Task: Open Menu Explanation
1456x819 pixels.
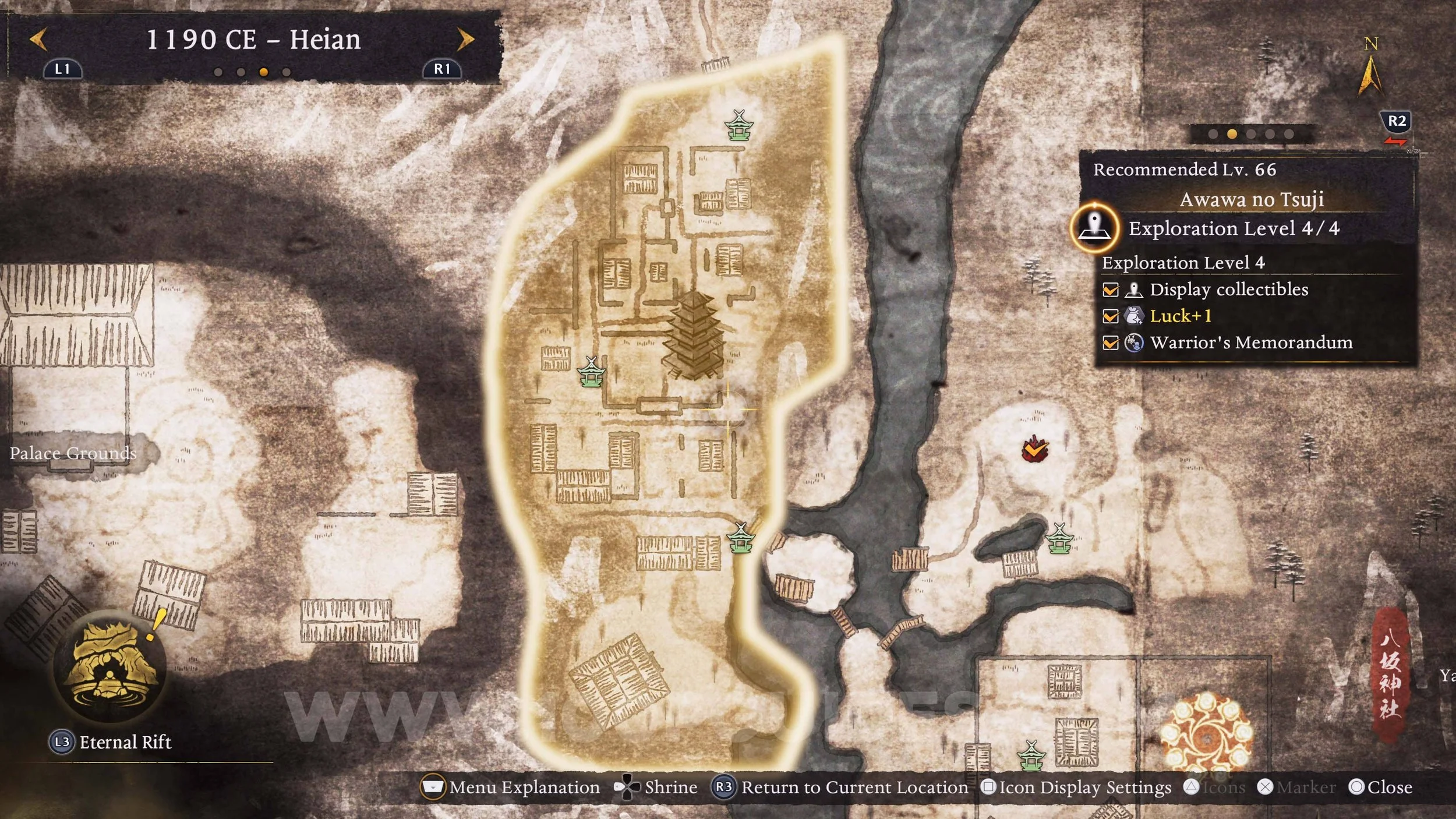Action: (511, 788)
